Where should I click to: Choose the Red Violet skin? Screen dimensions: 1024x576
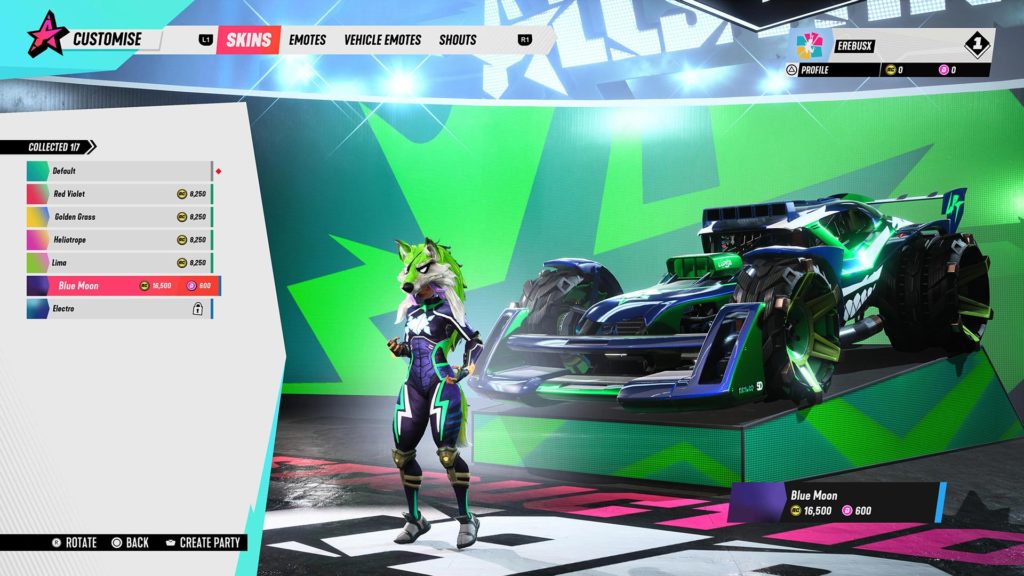(119, 194)
